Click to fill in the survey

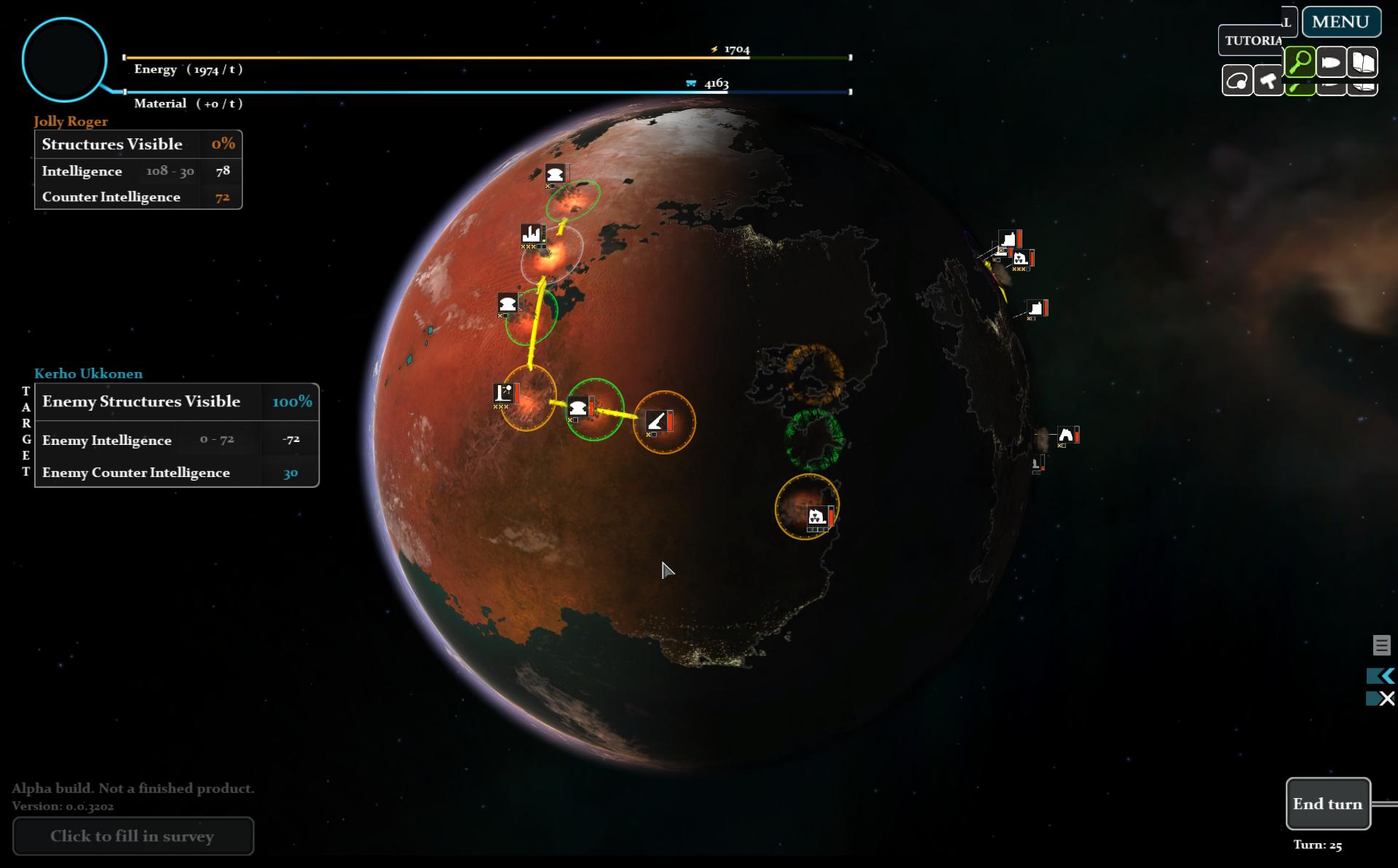point(133,836)
